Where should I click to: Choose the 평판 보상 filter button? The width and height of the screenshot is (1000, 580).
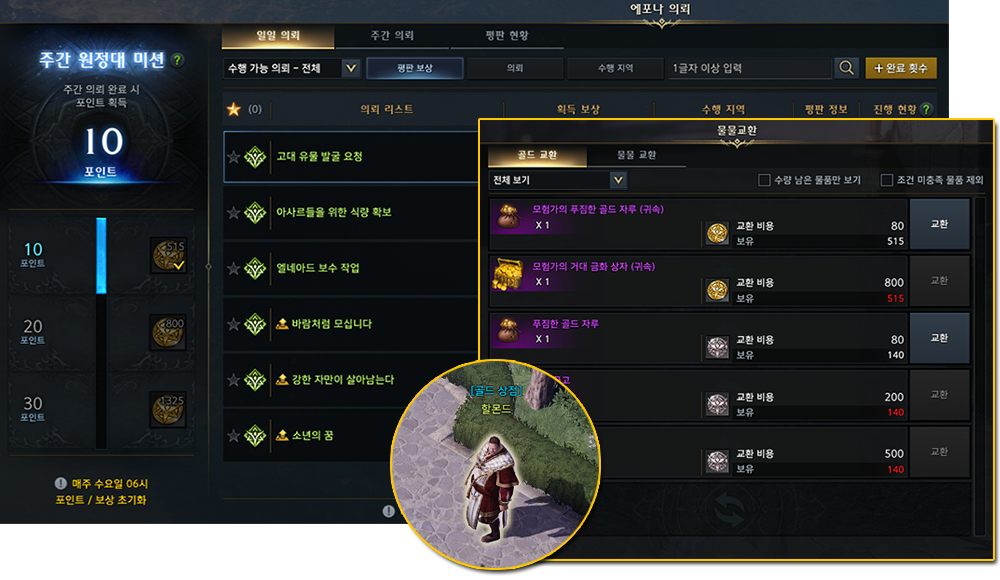[x=414, y=68]
